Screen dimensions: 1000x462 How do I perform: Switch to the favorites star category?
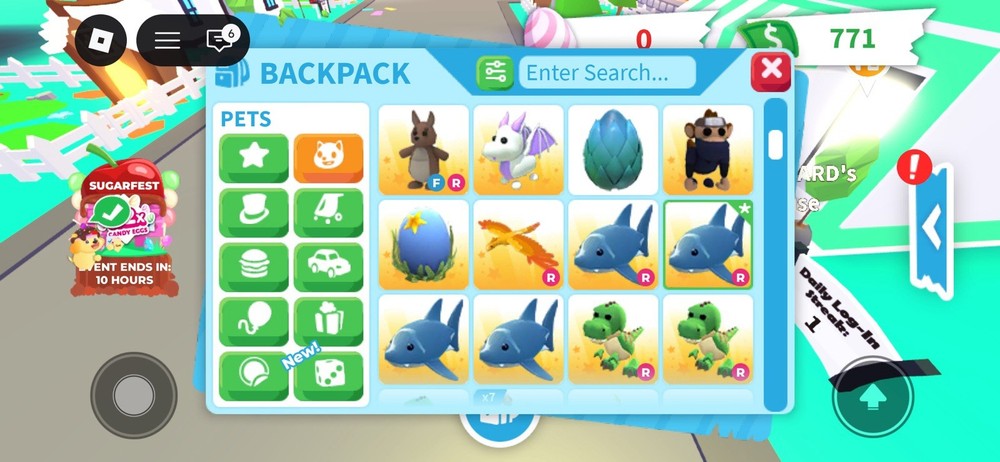pos(254,158)
